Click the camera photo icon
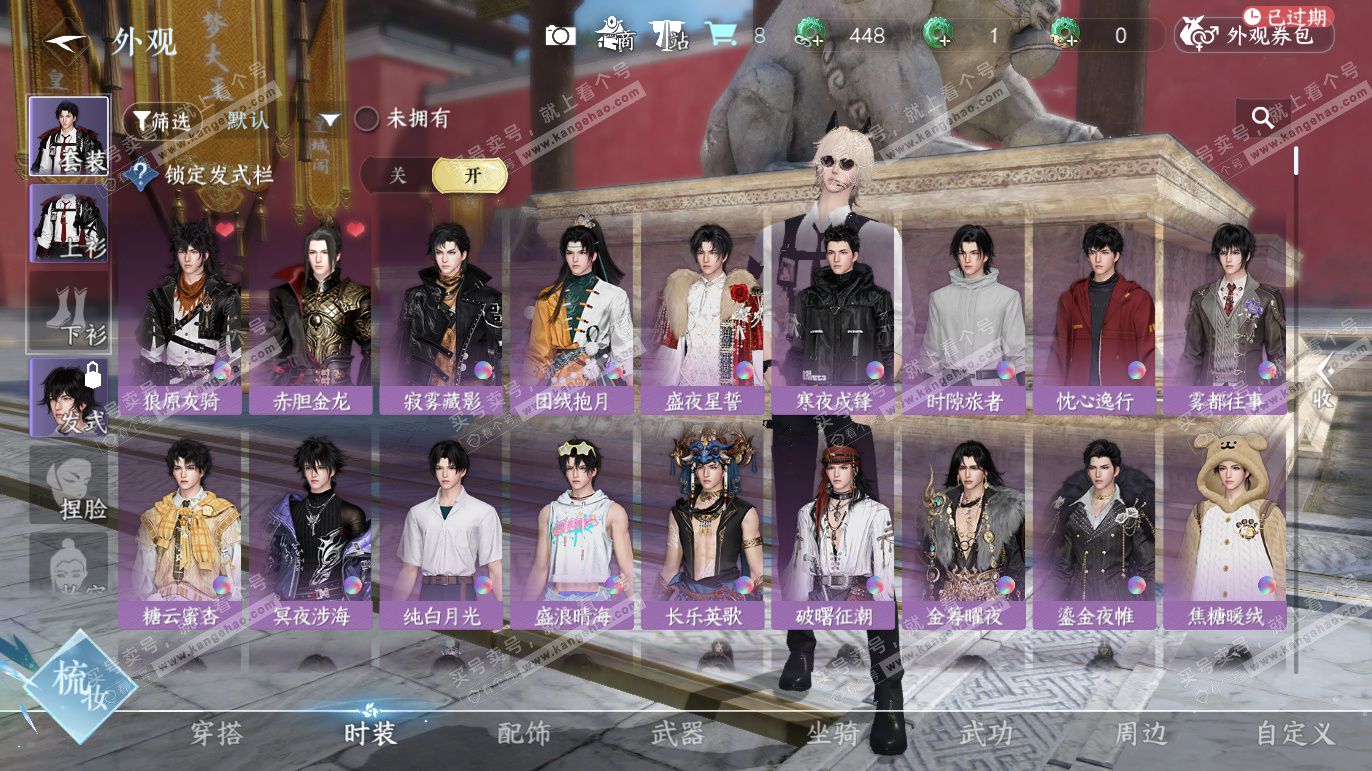The height and width of the screenshot is (771, 1372). (560, 36)
